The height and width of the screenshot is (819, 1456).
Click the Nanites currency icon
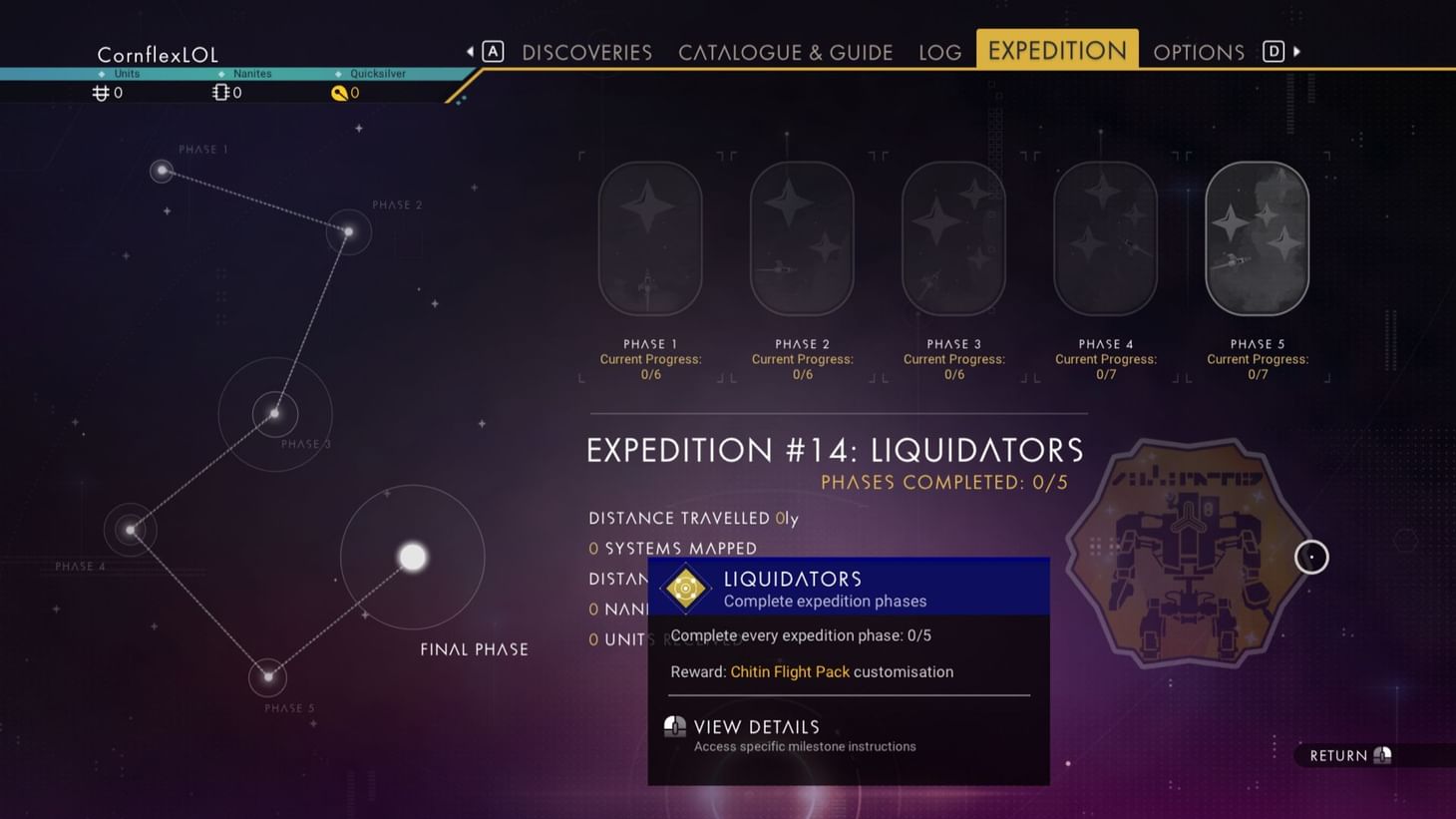pyautogui.click(x=219, y=92)
